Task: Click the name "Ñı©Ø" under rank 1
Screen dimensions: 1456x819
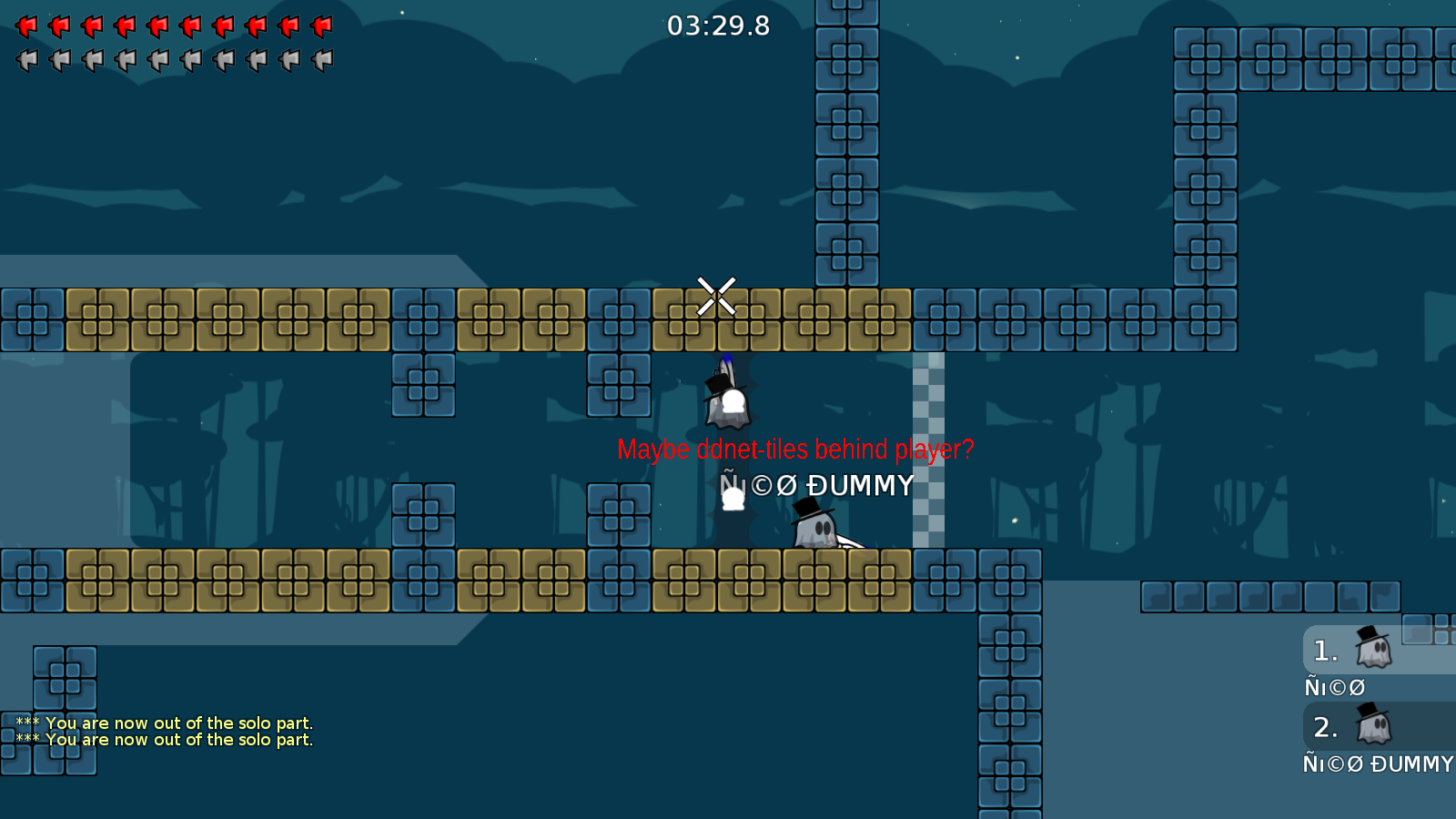Action: click(1334, 687)
